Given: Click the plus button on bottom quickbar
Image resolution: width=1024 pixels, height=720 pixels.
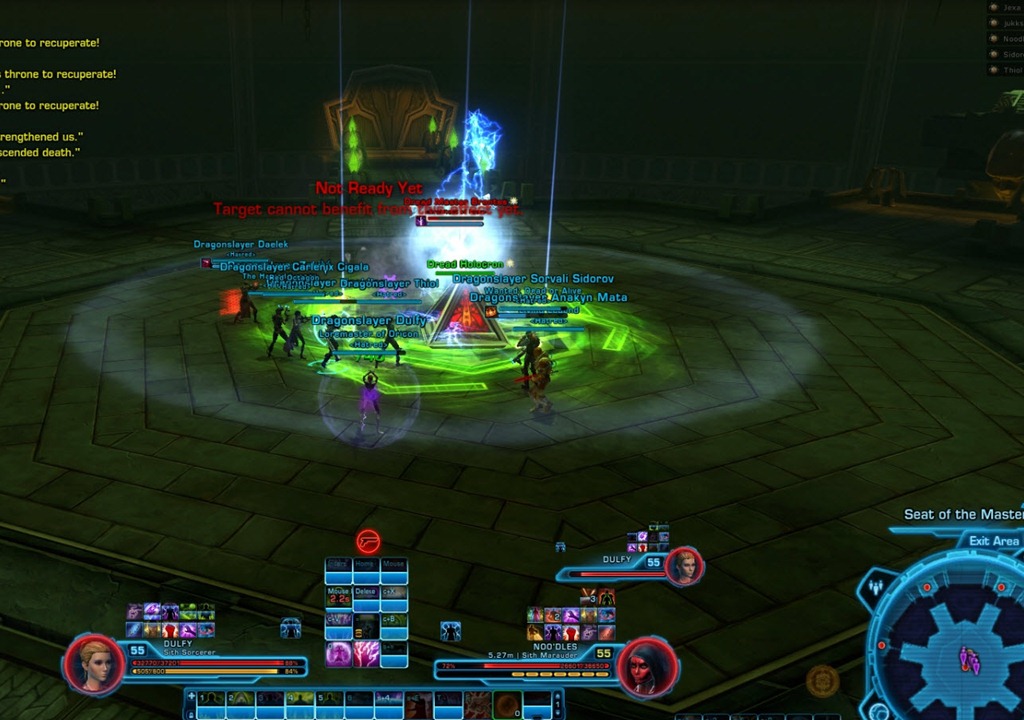Looking at the screenshot, I should click(191, 696).
